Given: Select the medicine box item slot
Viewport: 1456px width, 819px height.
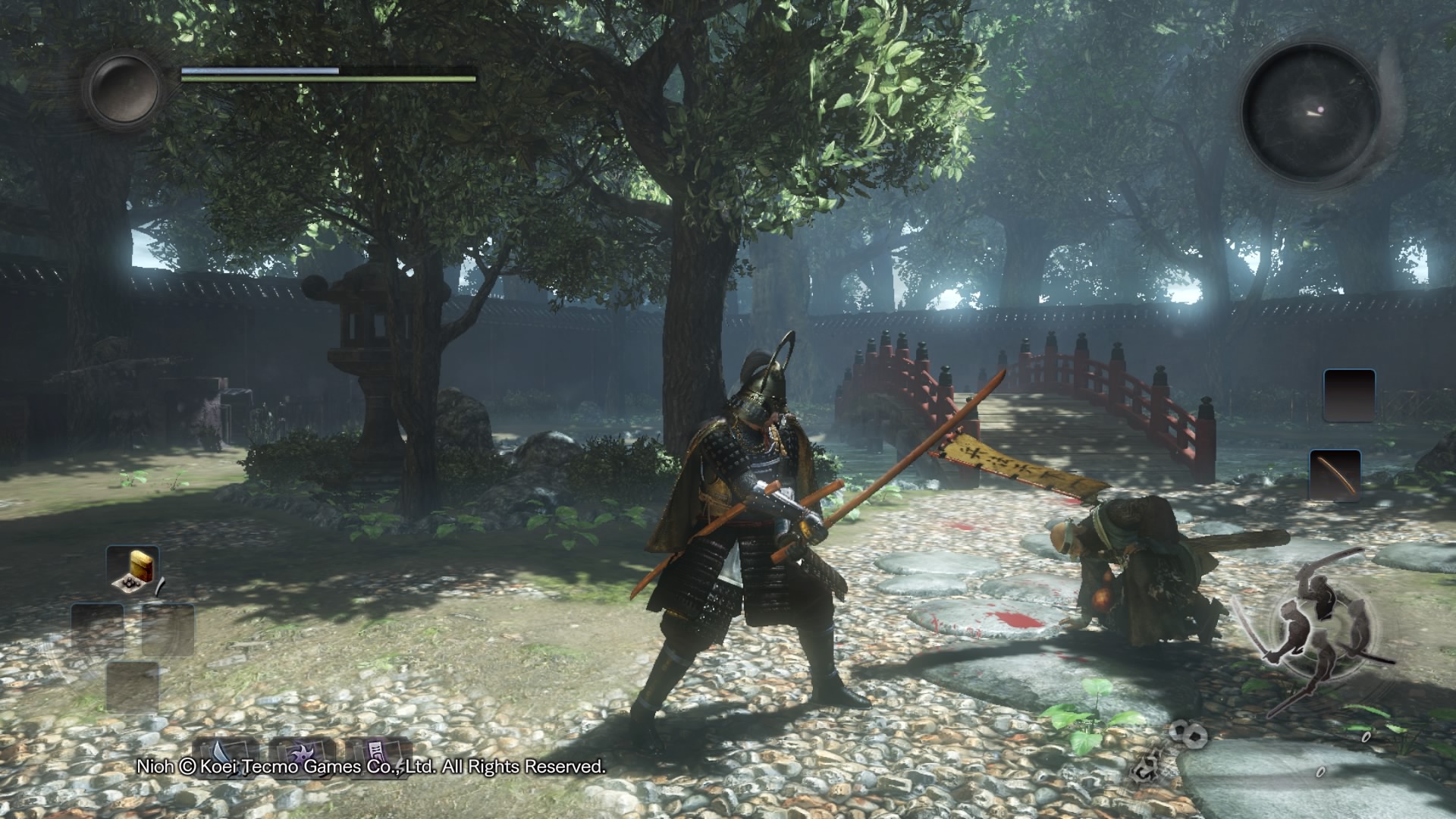Looking at the screenshot, I should point(133,570).
